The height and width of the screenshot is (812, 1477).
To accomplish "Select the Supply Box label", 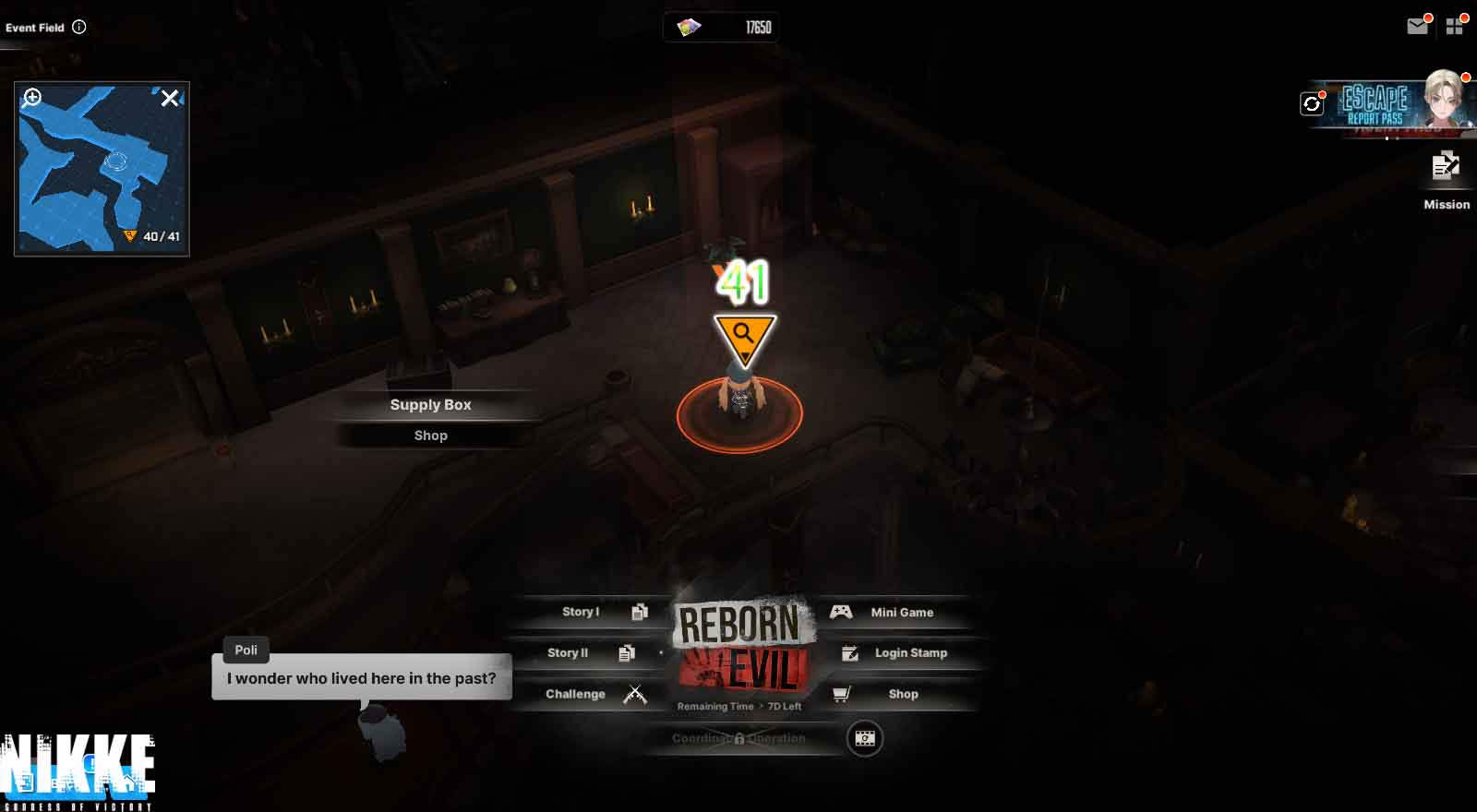I will pyautogui.click(x=430, y=405).
